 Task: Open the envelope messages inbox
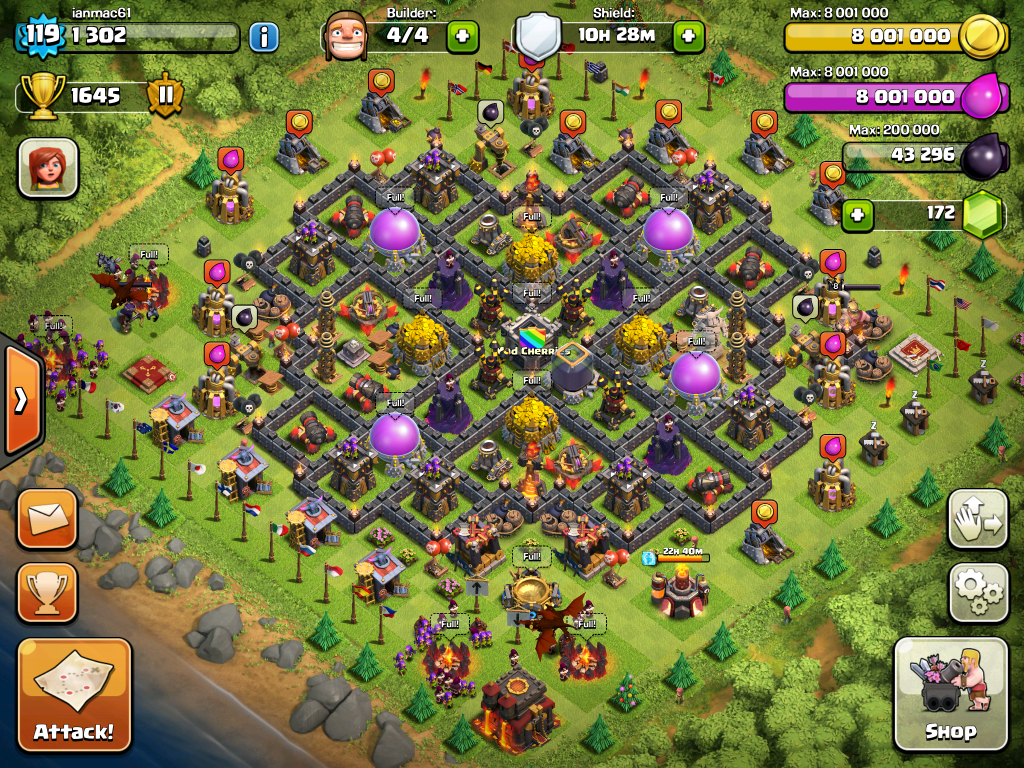(47, 518)
